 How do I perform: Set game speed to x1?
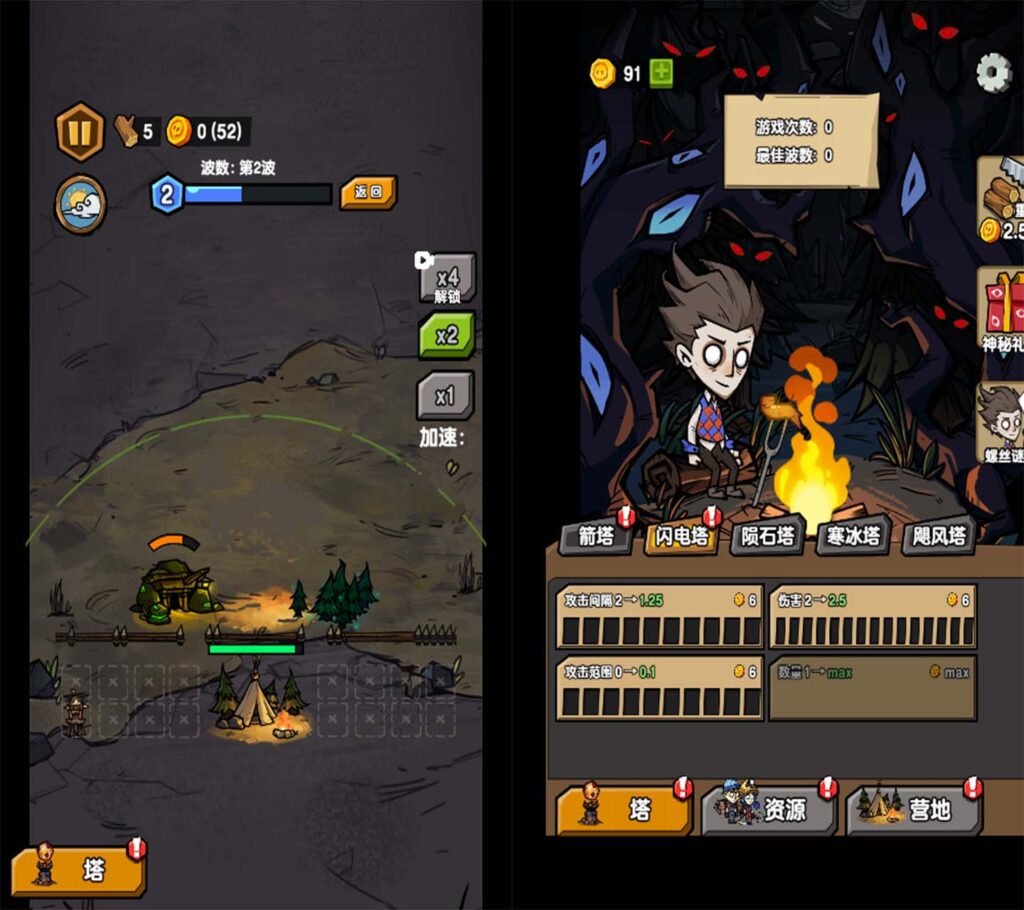[445, 396]
